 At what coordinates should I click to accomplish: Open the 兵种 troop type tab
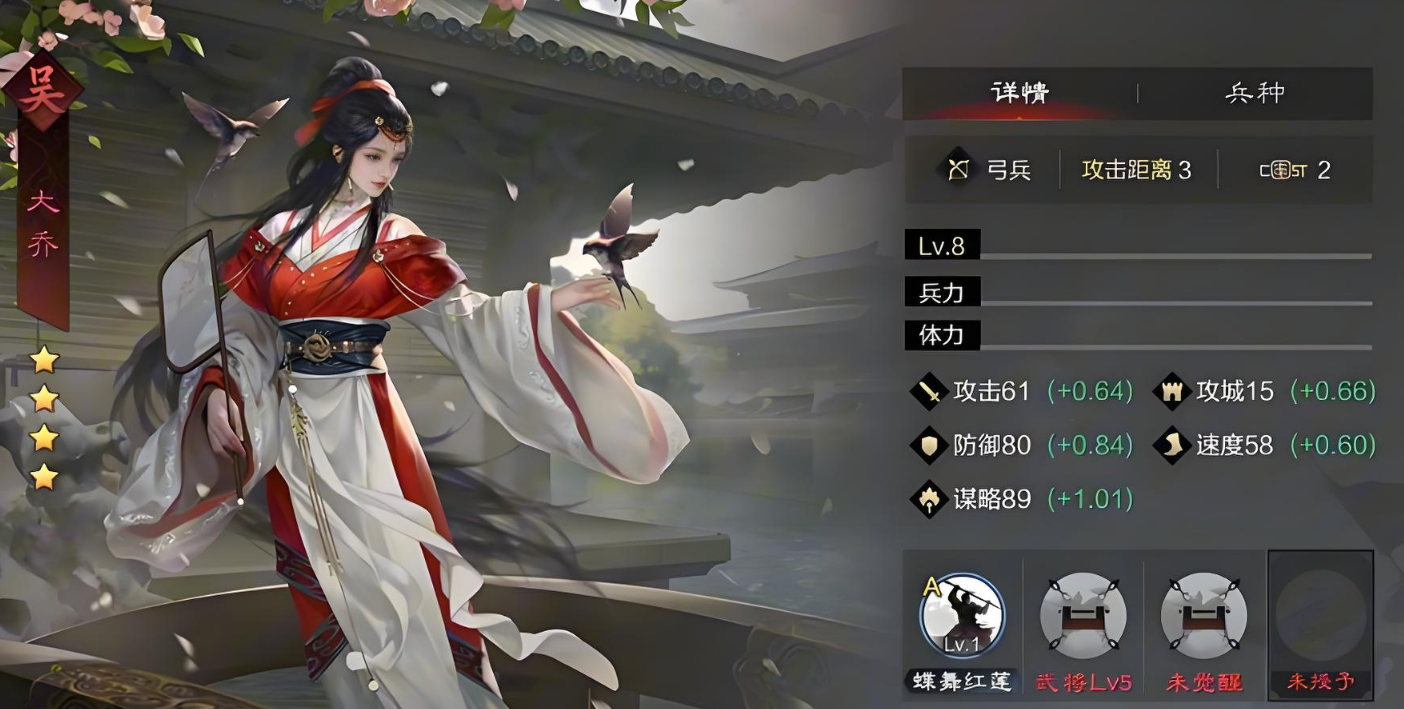pyautogui.click(x=1254, y=94)
